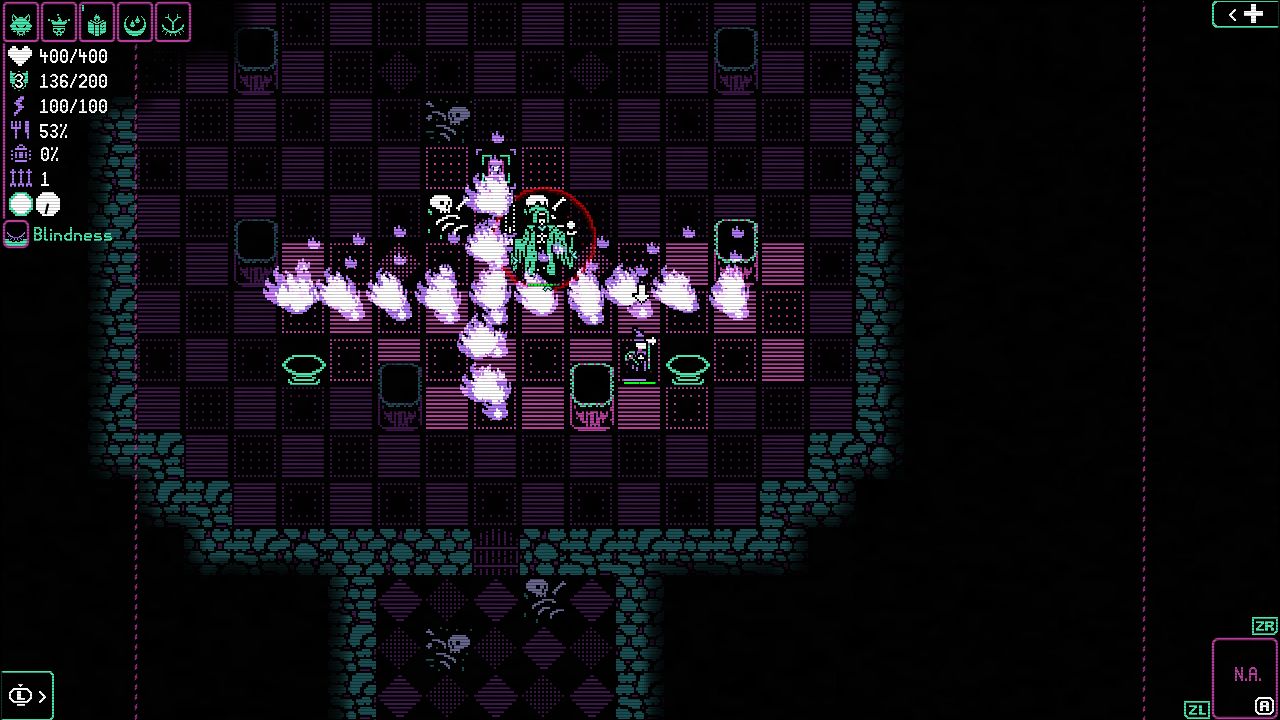Select the cat face icon

click(21, 22)
